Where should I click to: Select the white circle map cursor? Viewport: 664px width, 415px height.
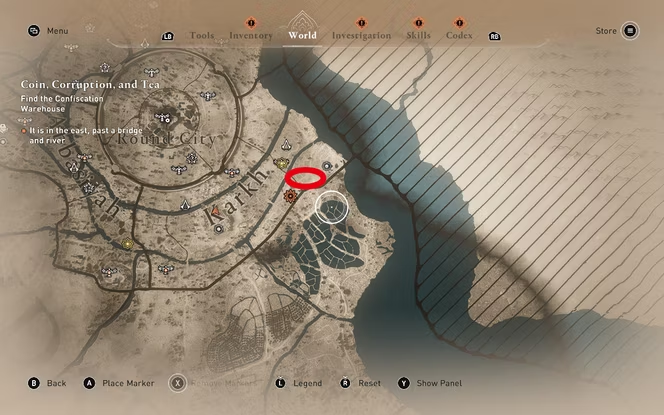point(332,208)
